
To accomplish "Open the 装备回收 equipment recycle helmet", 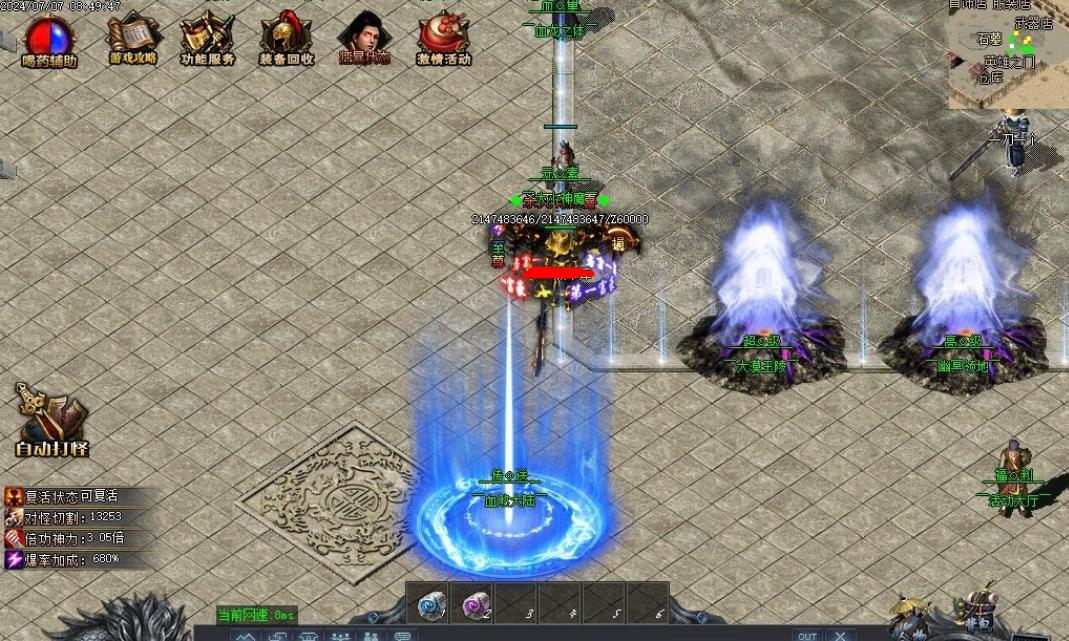I will (x=287, y=36).
